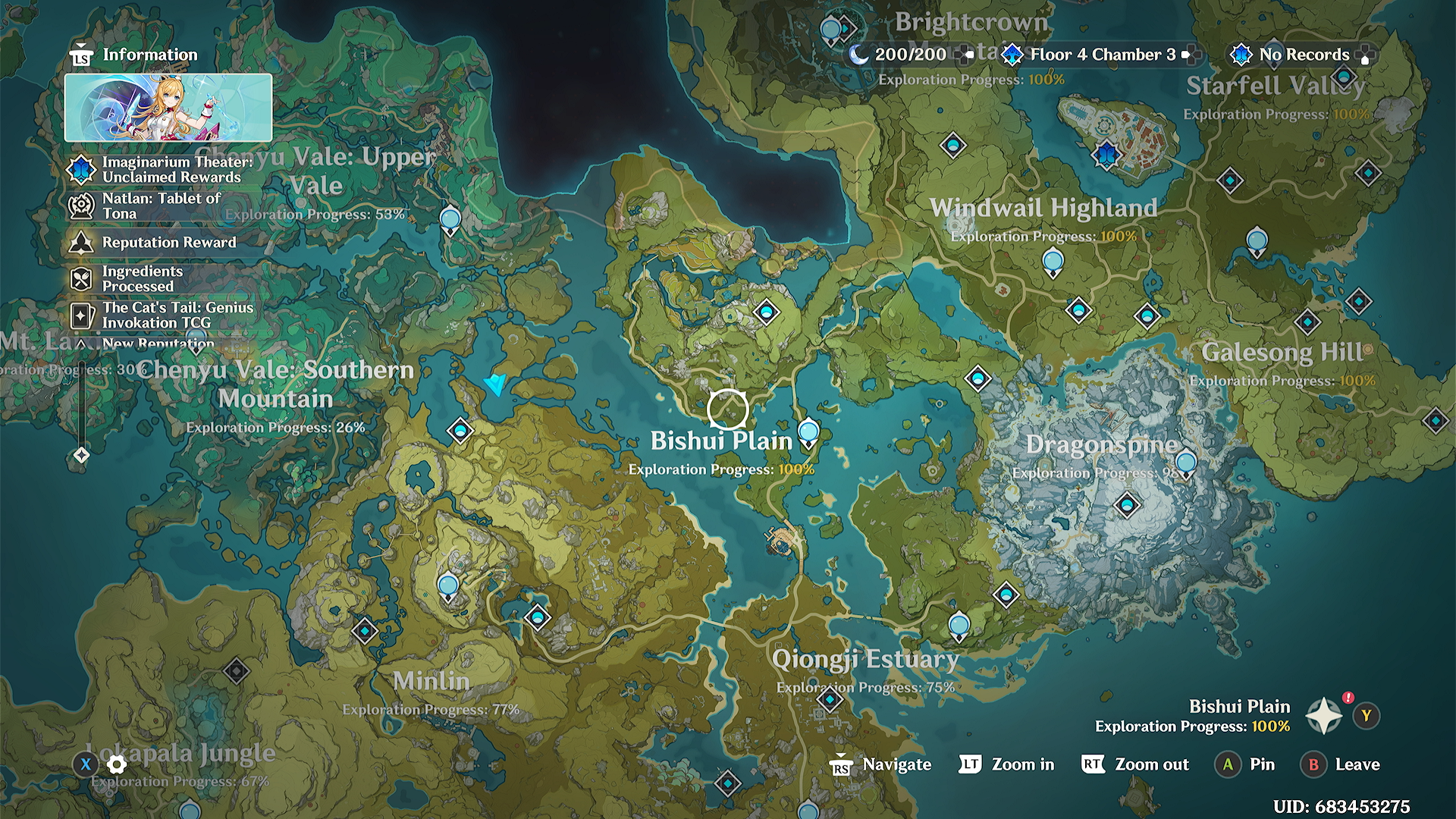The image size is (1456, 819).
Task: Click the event banner with the blonde character
Action: point(168,108)
